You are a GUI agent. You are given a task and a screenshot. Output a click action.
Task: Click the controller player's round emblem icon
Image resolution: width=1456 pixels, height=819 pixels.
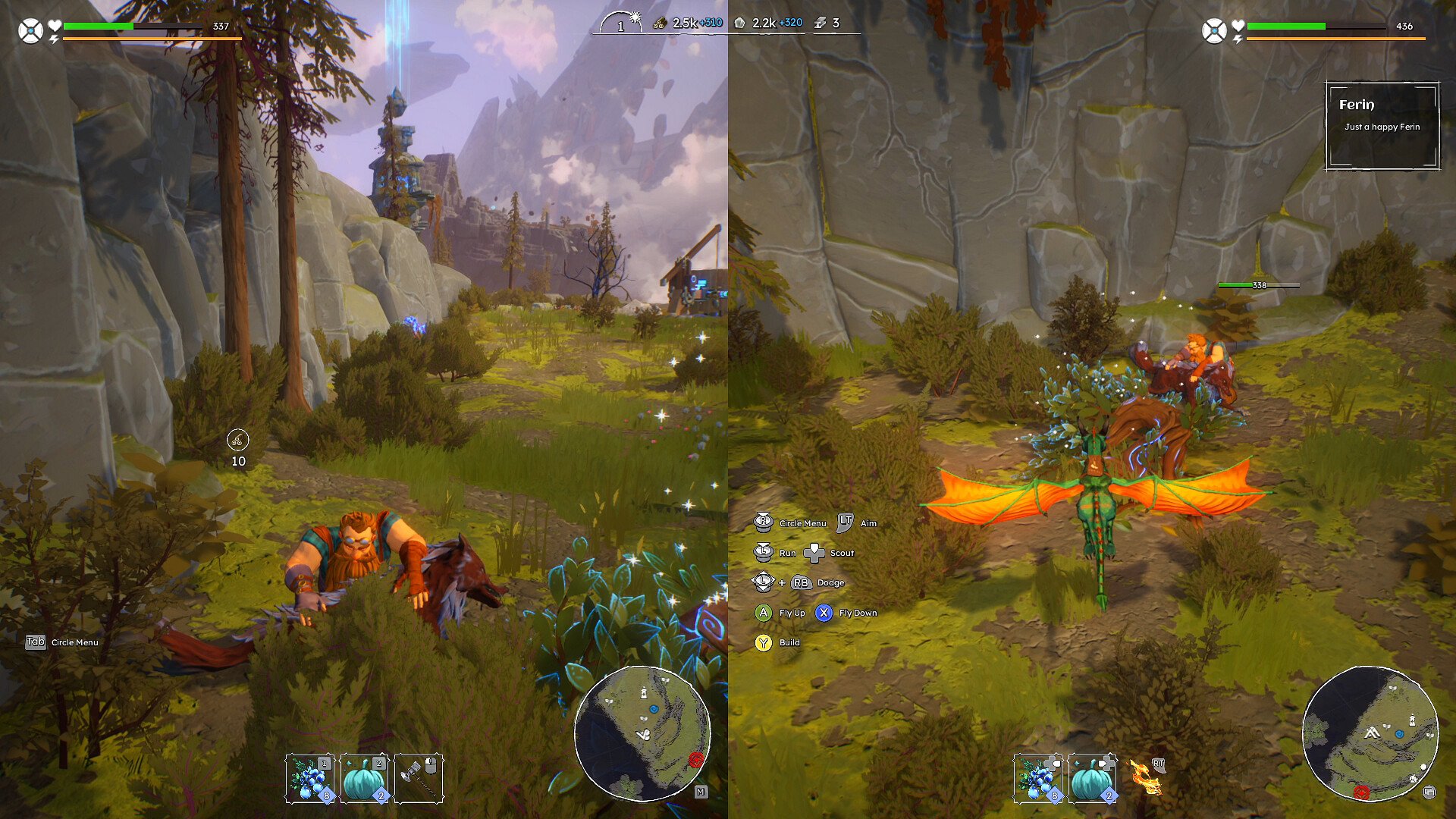(1213, 31)
